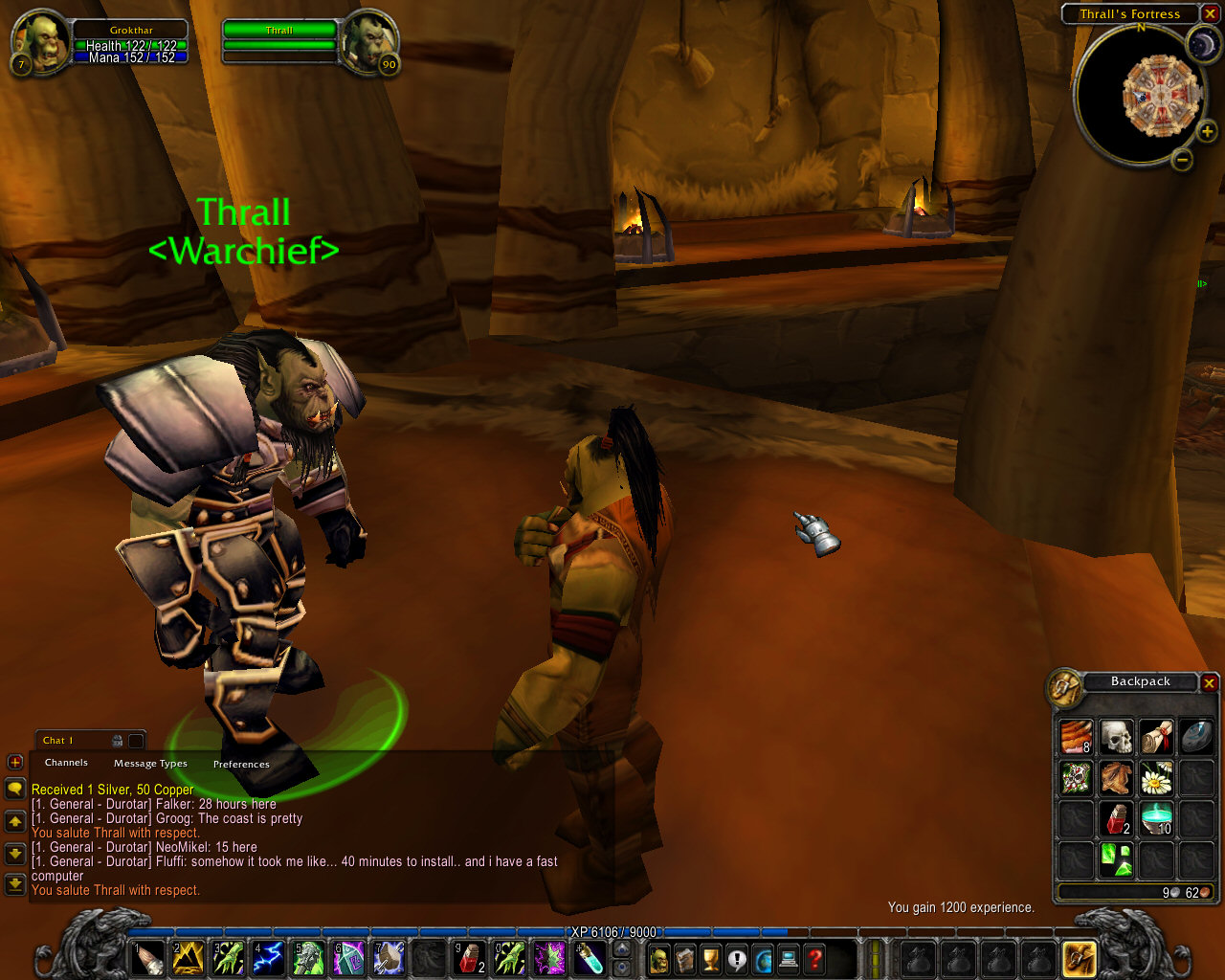Open the character info micro button
The image size is (1225, 980).
click(x=659, y=958)
